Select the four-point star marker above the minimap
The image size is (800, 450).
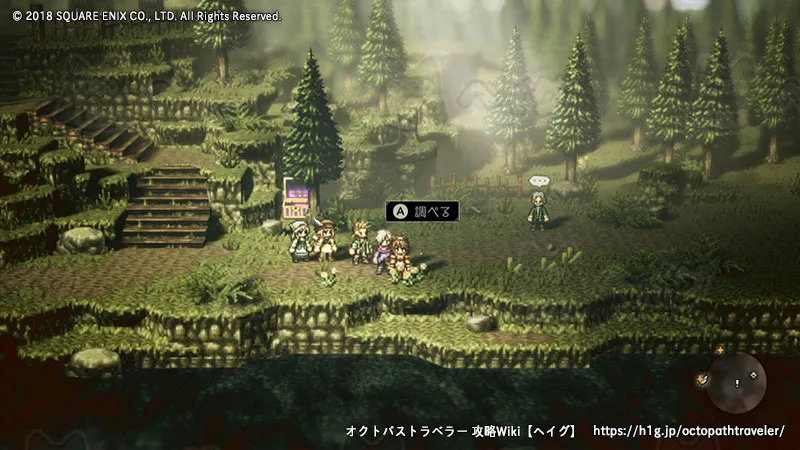pos(720,351)
